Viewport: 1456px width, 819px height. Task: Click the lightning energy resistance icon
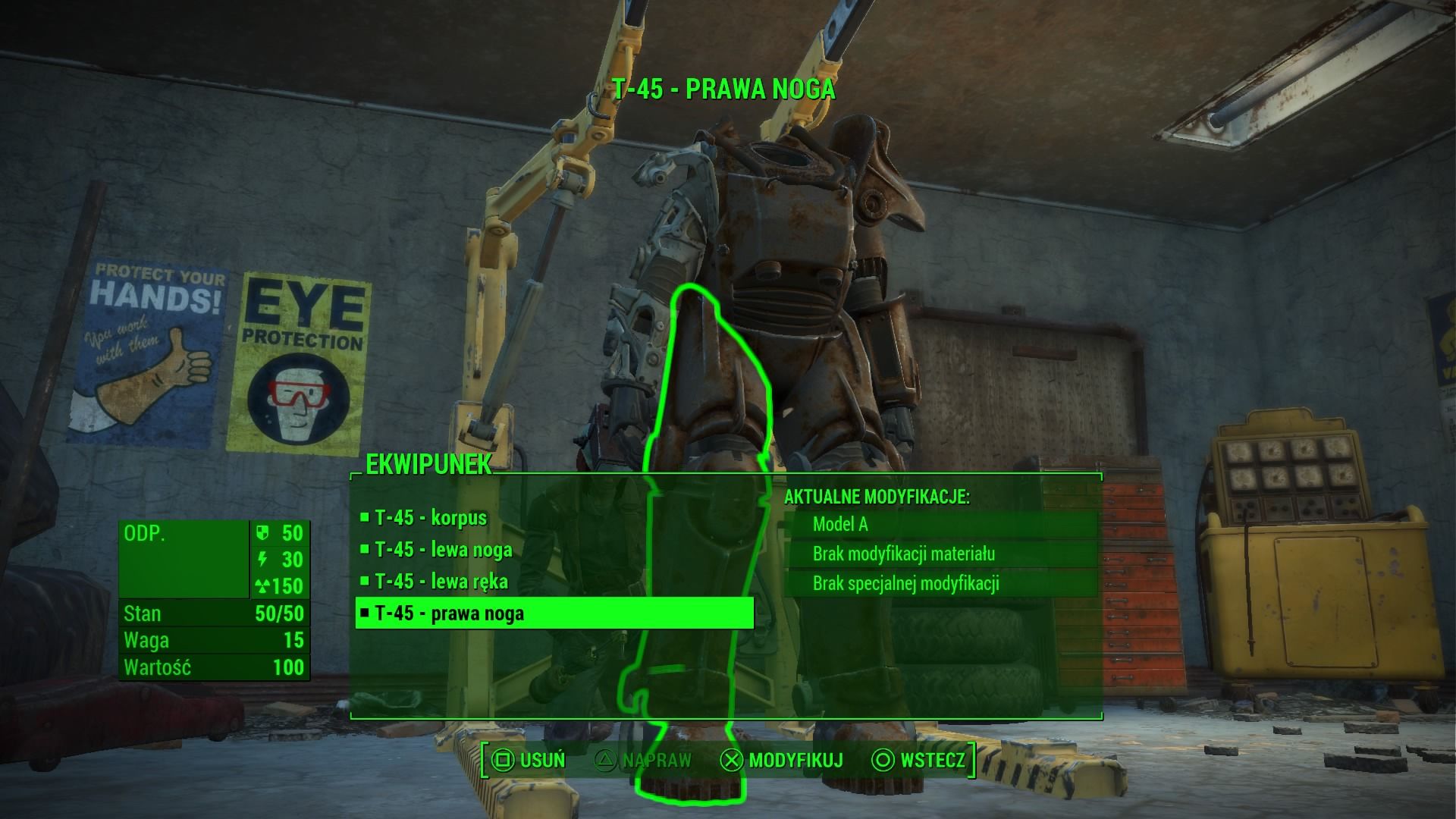coord(262,560)
